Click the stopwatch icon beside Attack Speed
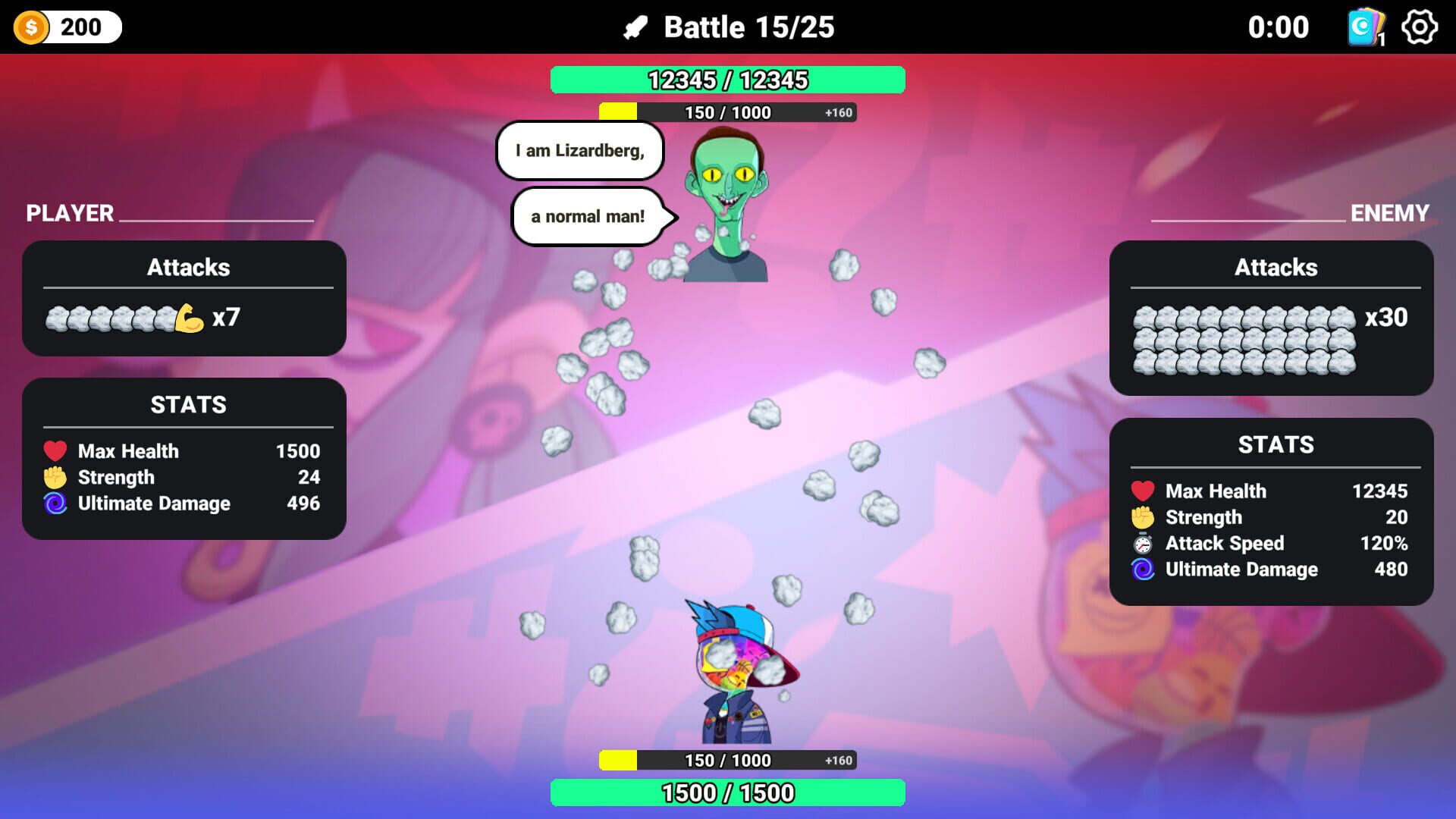This screenshot has width=1456, height=819. 1142,543
